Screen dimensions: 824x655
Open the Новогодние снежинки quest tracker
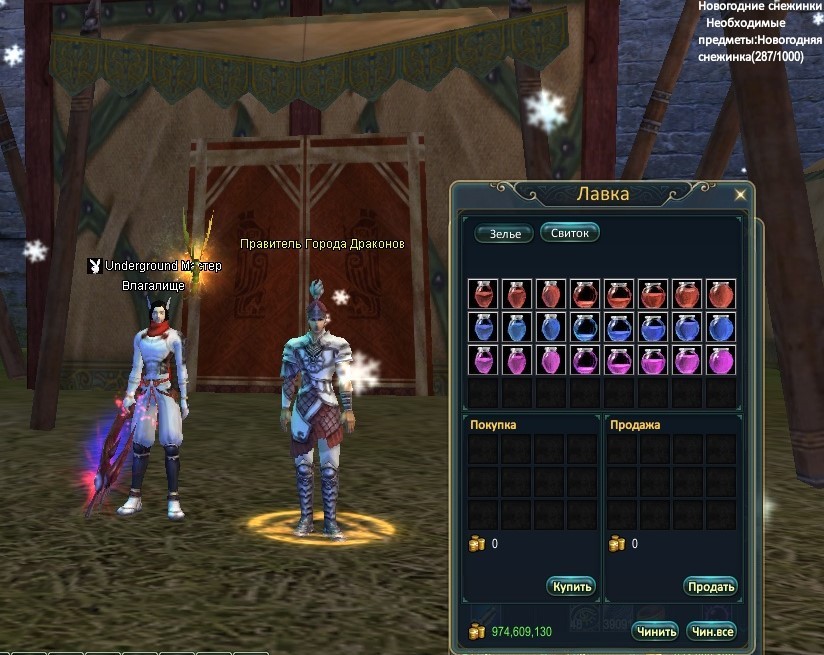756,7
